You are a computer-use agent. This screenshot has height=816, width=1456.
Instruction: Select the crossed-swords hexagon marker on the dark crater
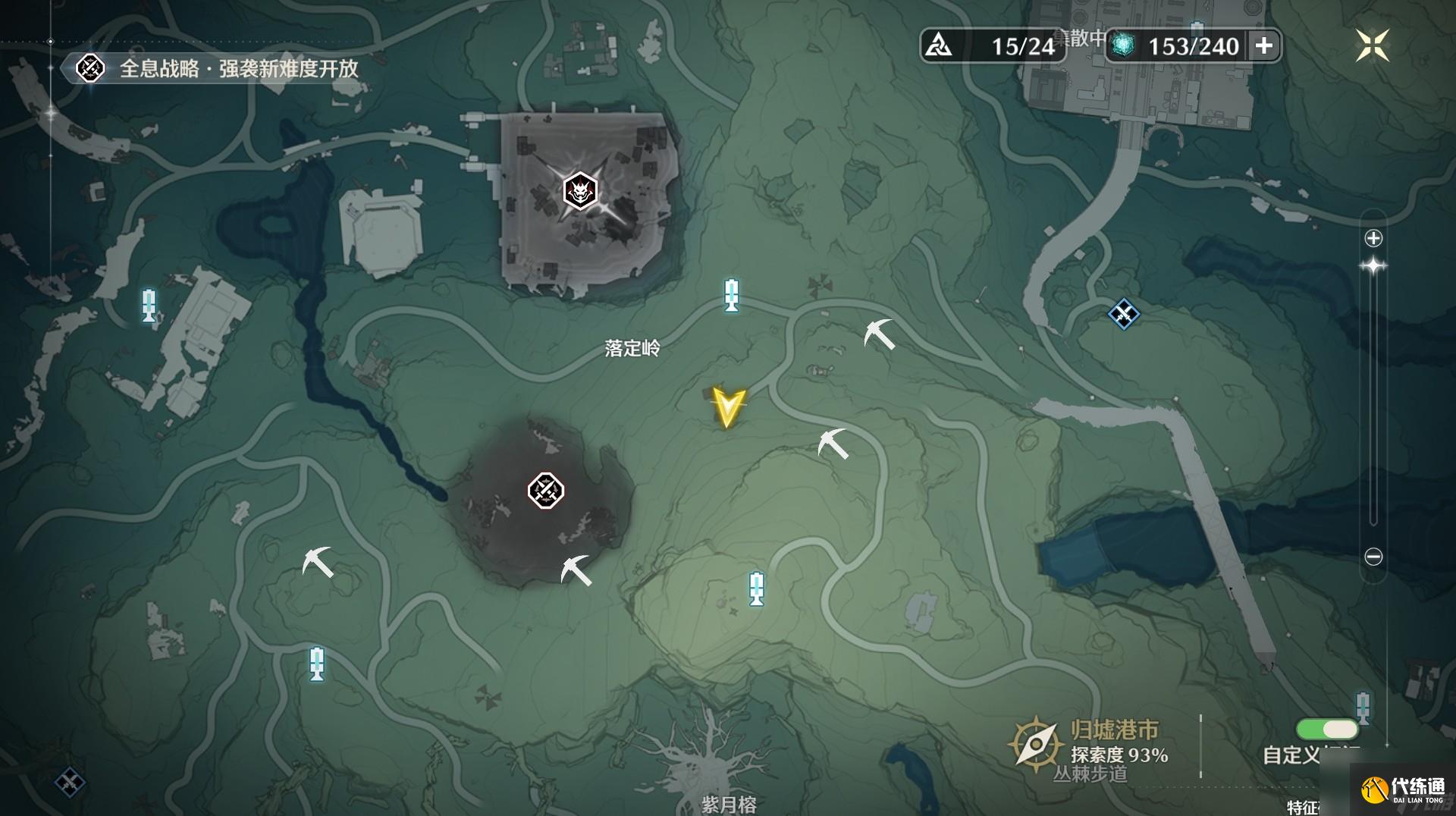pyautogui.click(x=546, y=491)
